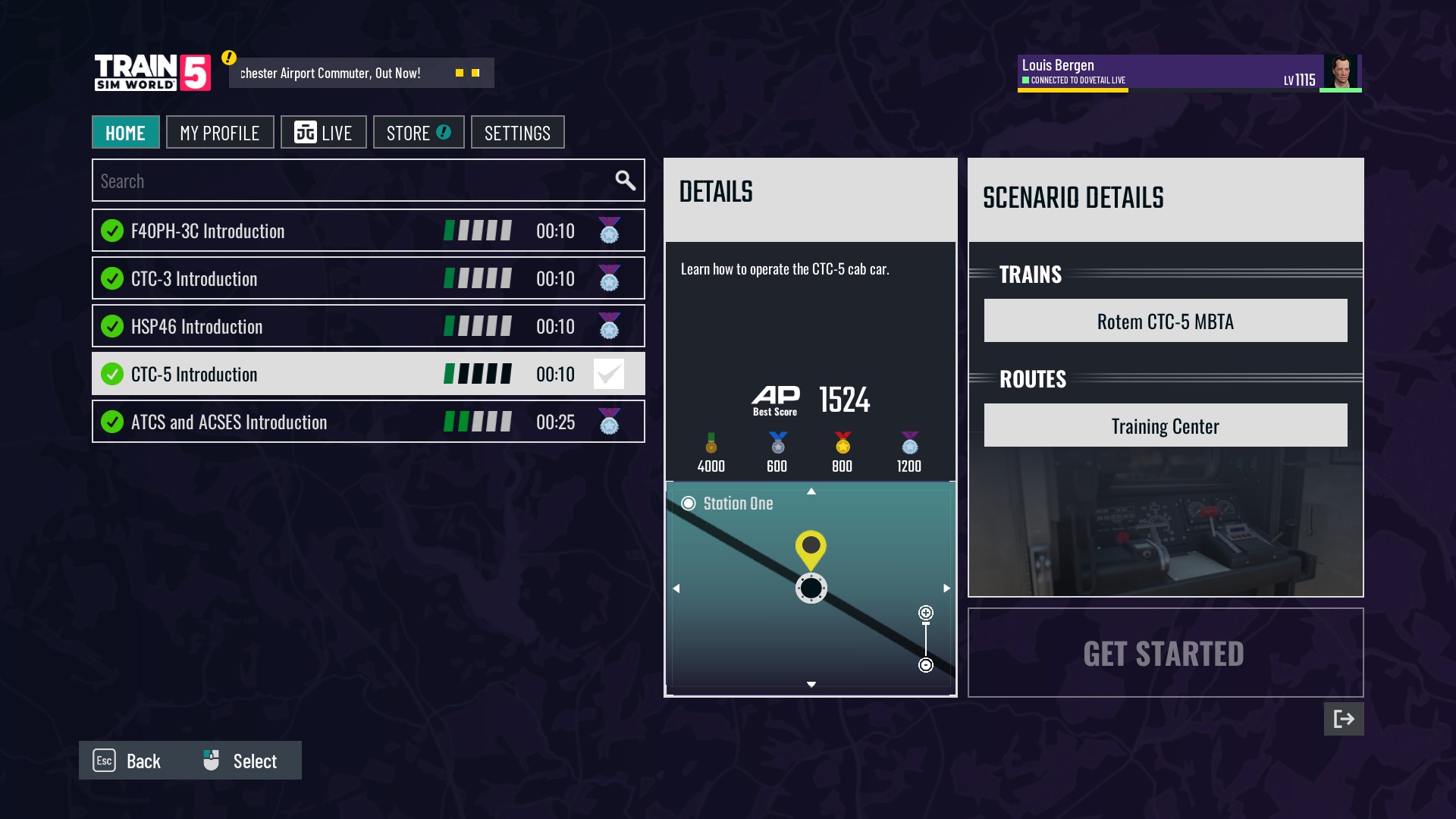This screenshot has height=819, width=1456.
Task: Click the Training Center route entry
Action: click(x=1165, y=425)
